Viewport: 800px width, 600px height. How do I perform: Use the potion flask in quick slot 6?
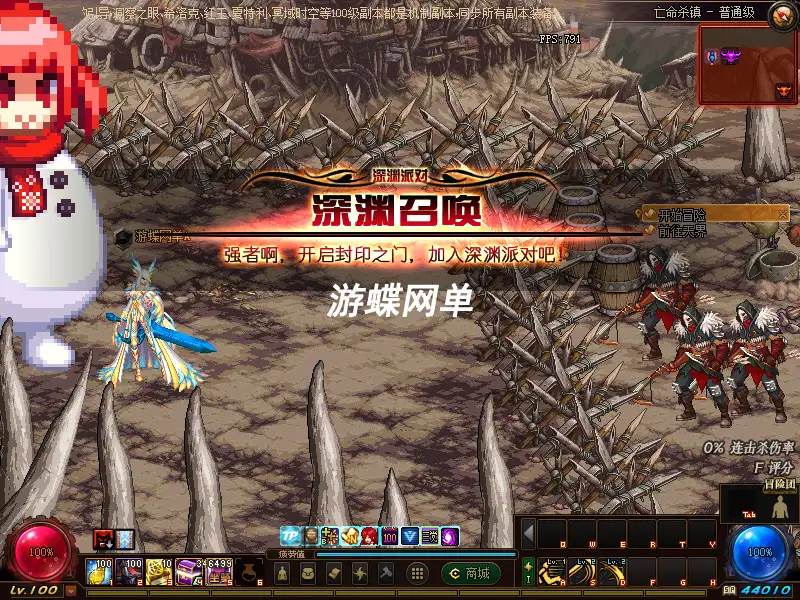pyautogui.click(x=250, y=572)
